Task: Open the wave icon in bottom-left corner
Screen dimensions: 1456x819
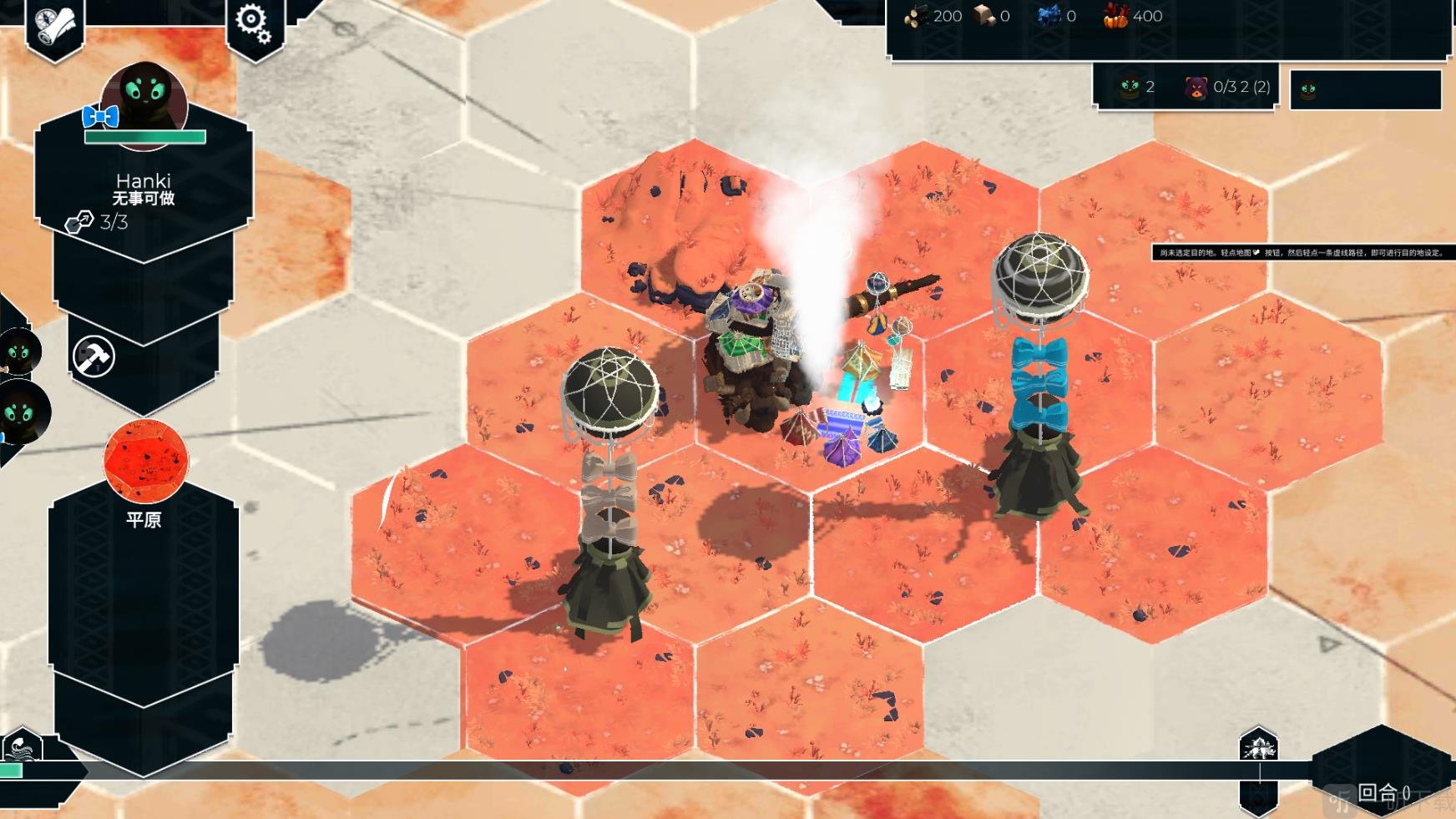Action: point(23,746)
